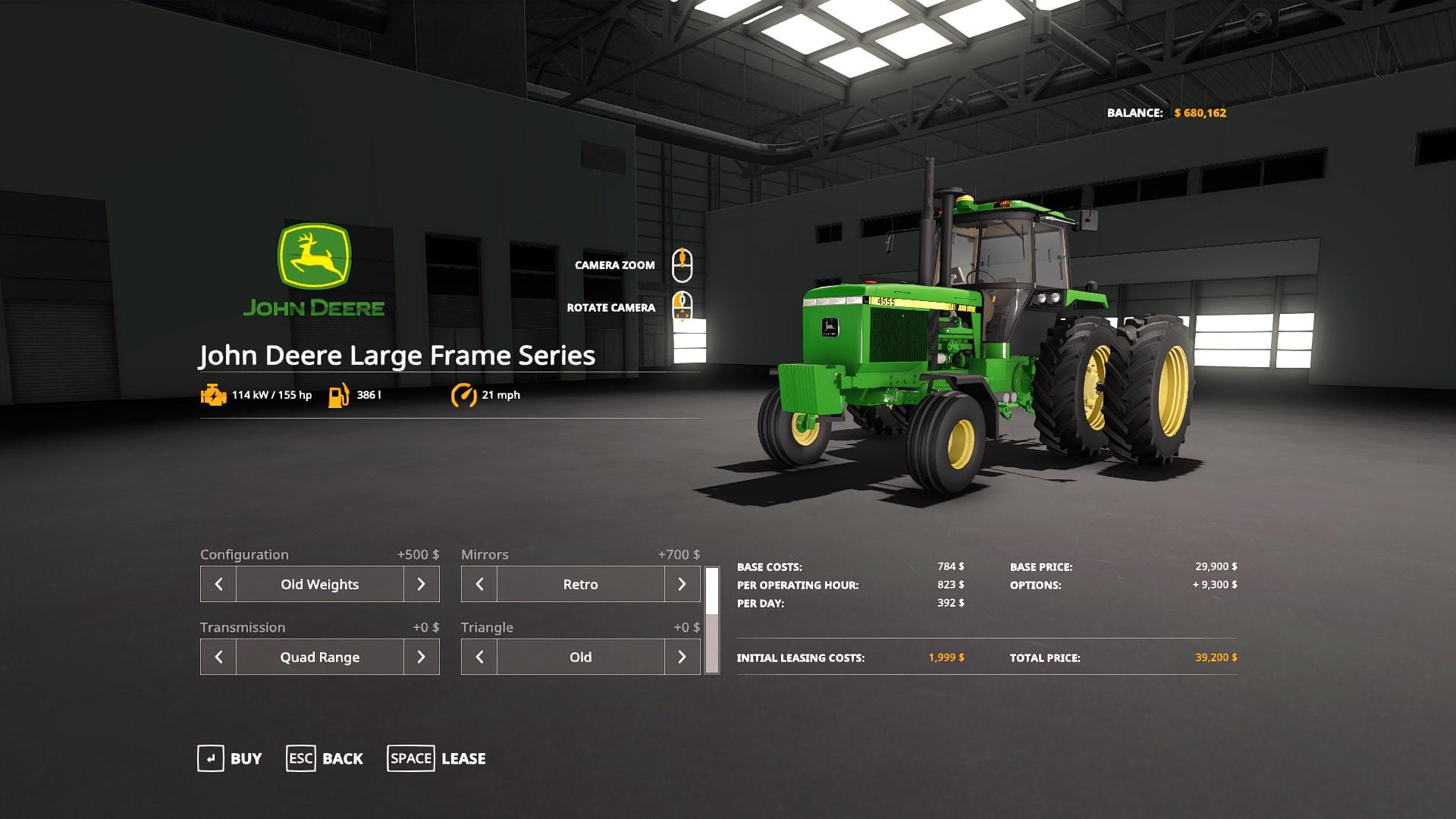1456x819 pixels.
Task: Switch to next Mirrors option
Action: (x=682, y=584)
